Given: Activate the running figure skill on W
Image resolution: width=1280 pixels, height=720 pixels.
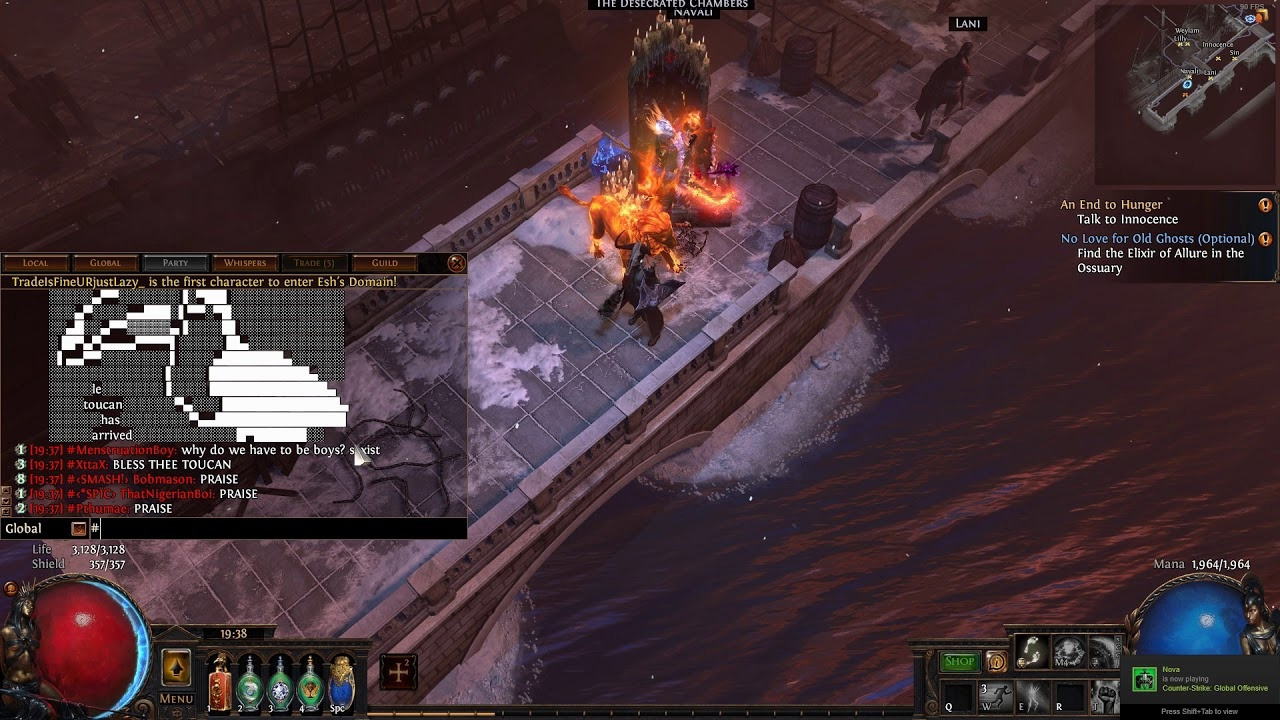Looking at the screenshot, I should pos(996,696).
